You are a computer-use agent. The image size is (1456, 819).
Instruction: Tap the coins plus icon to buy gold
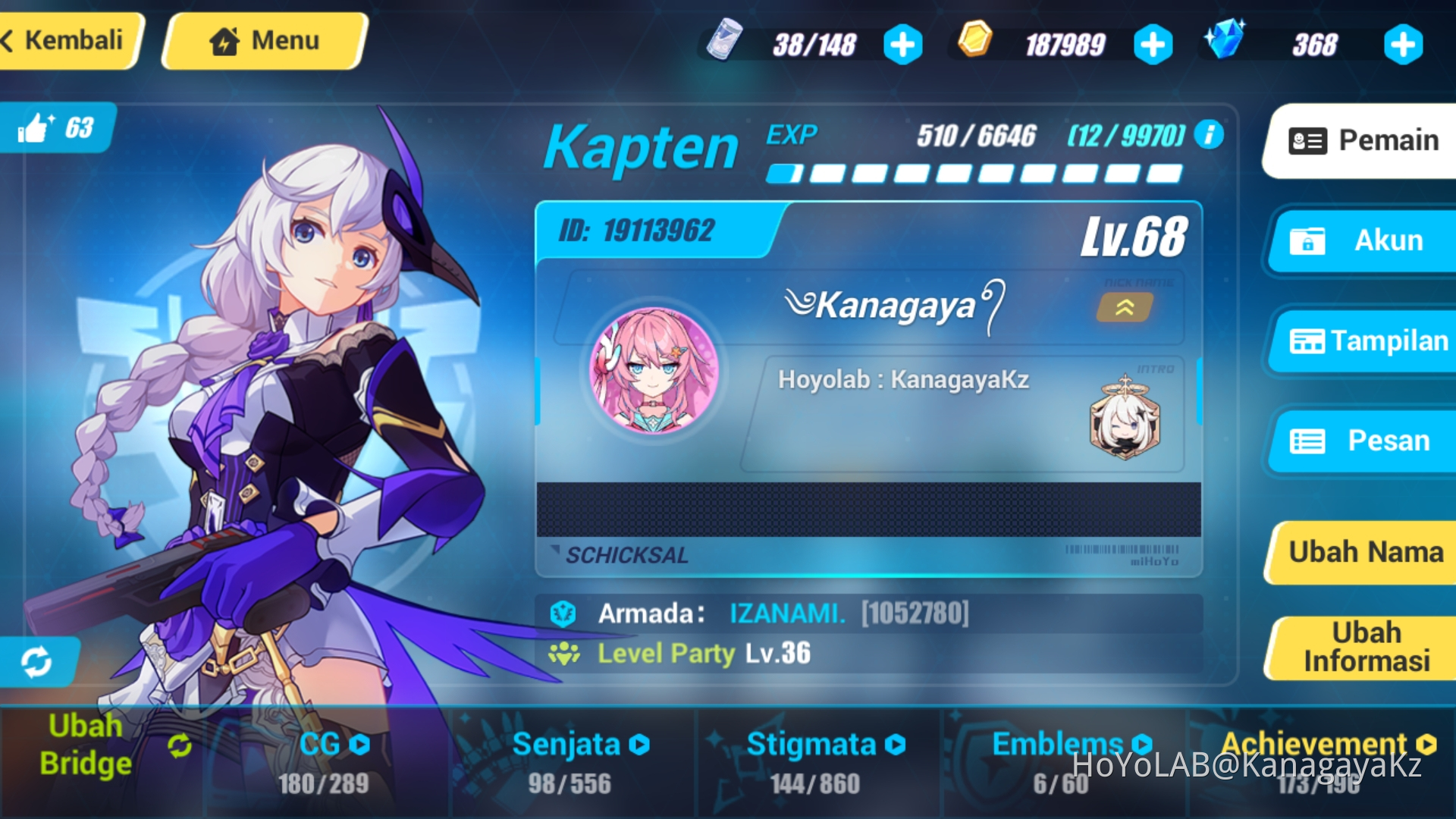coord(1152,45)
